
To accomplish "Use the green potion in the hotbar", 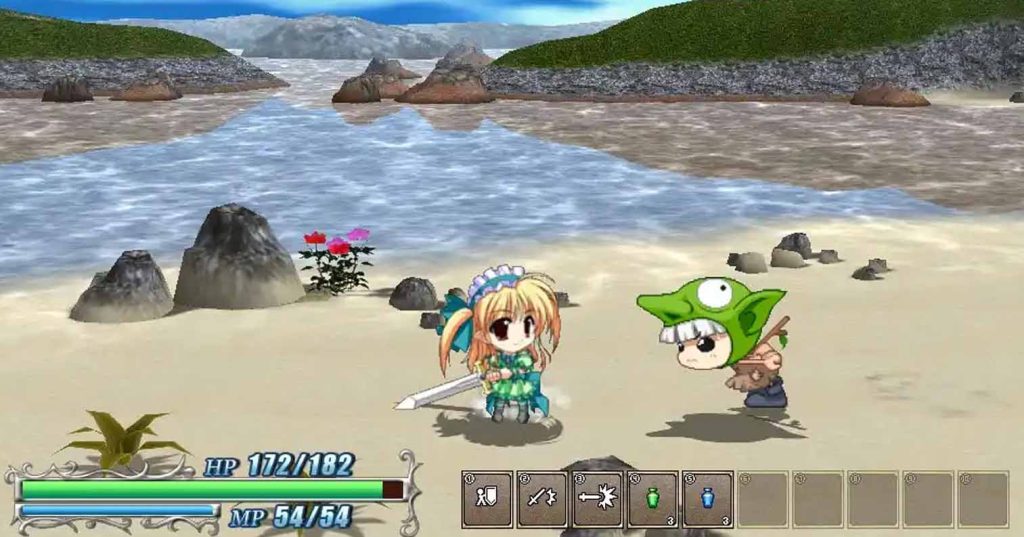I will pyautogui.click(x=653, y=499).
